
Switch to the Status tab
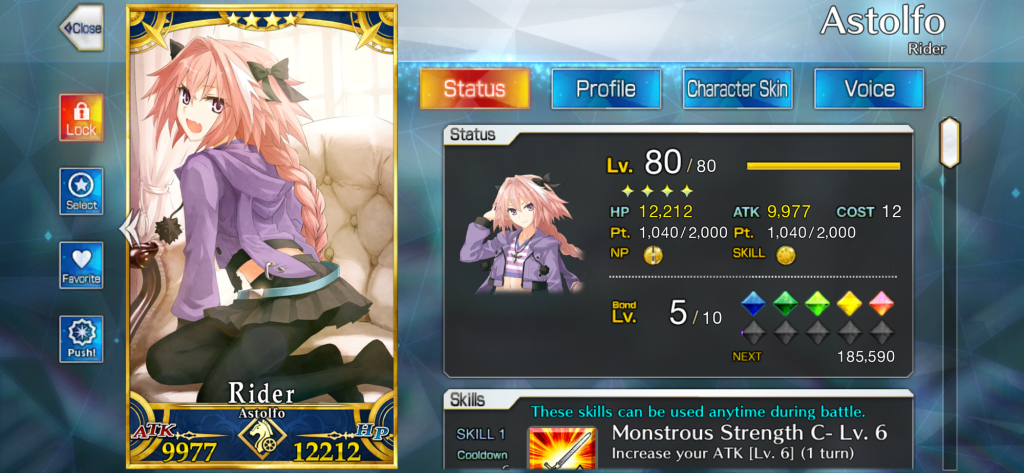(x=474, y=88)
